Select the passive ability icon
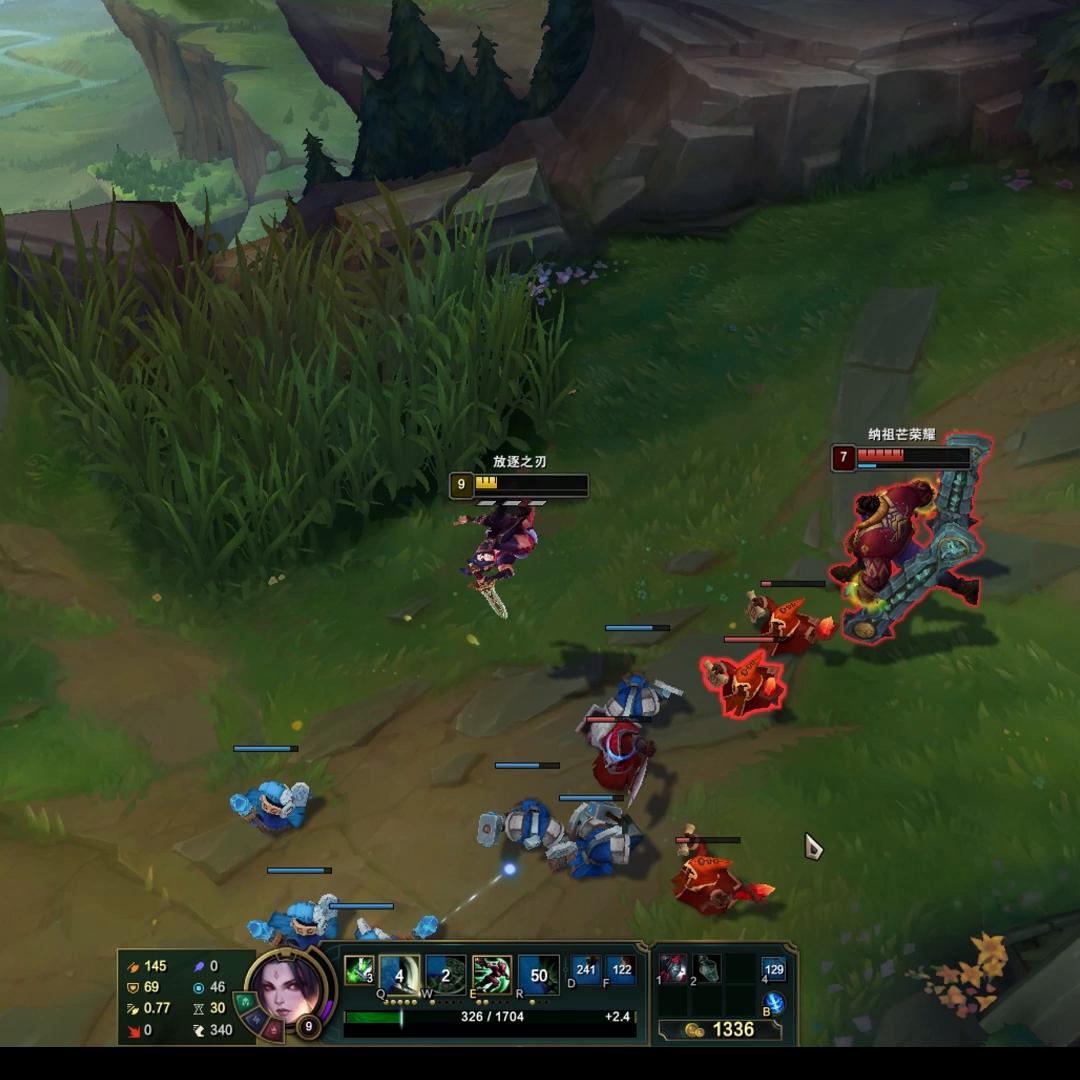This screenshot has height=1080, width=1080. point(358,970)
